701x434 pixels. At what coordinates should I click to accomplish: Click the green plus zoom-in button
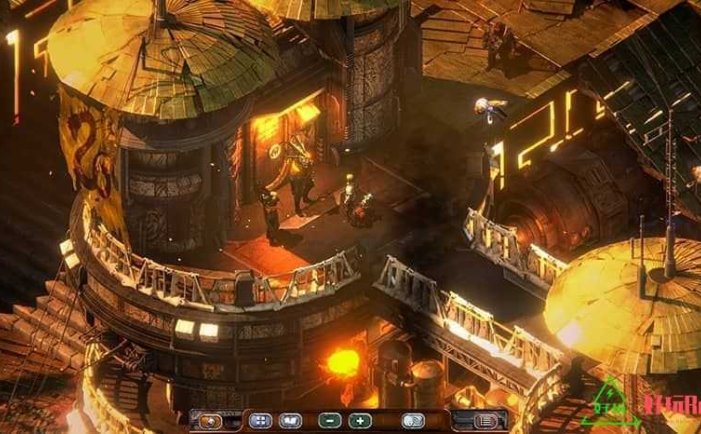(x=360, y=421)
